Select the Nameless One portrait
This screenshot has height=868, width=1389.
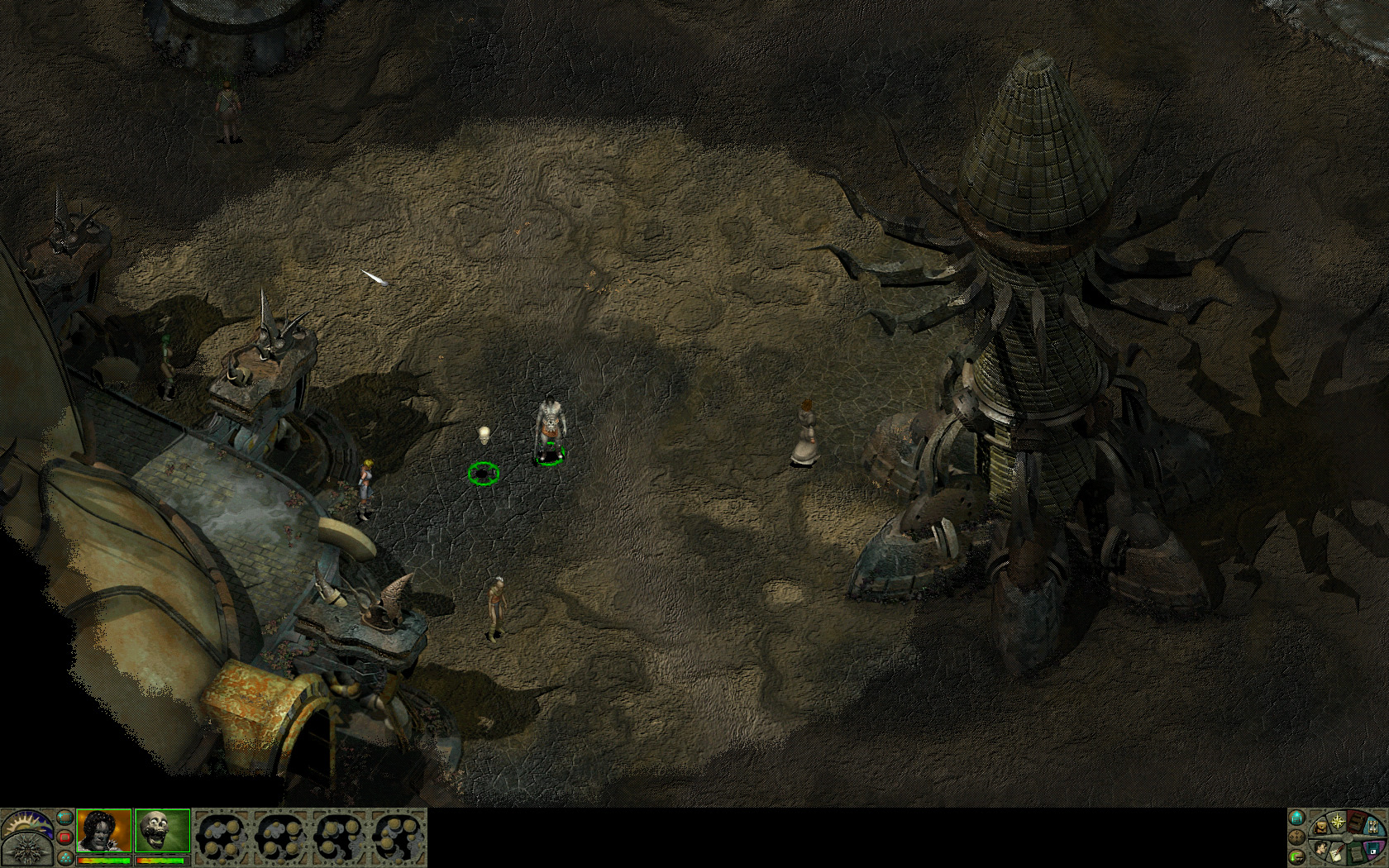tap(104, 831)
